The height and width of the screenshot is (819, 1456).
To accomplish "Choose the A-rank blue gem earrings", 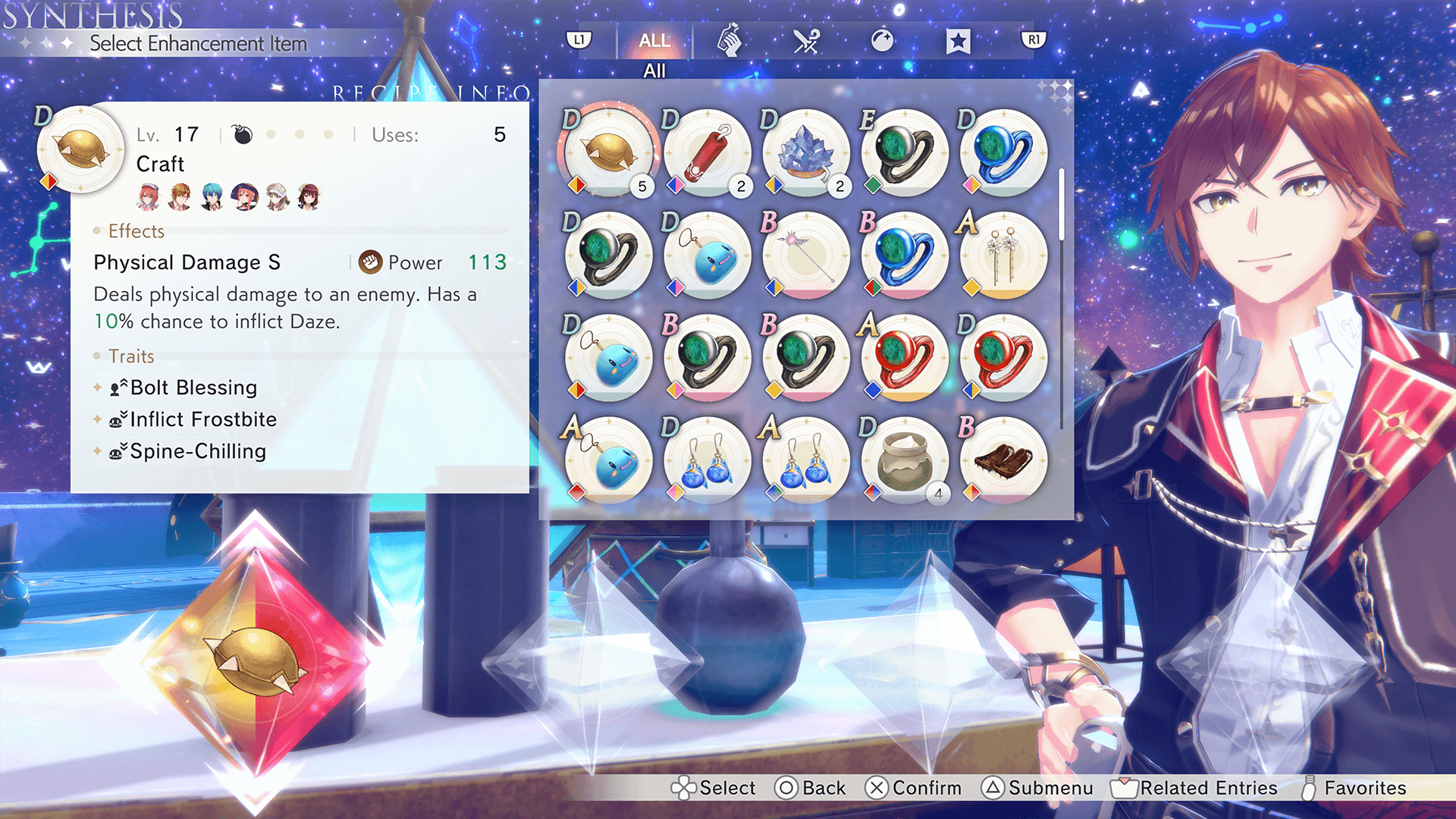I will click(x=805, y=460).
